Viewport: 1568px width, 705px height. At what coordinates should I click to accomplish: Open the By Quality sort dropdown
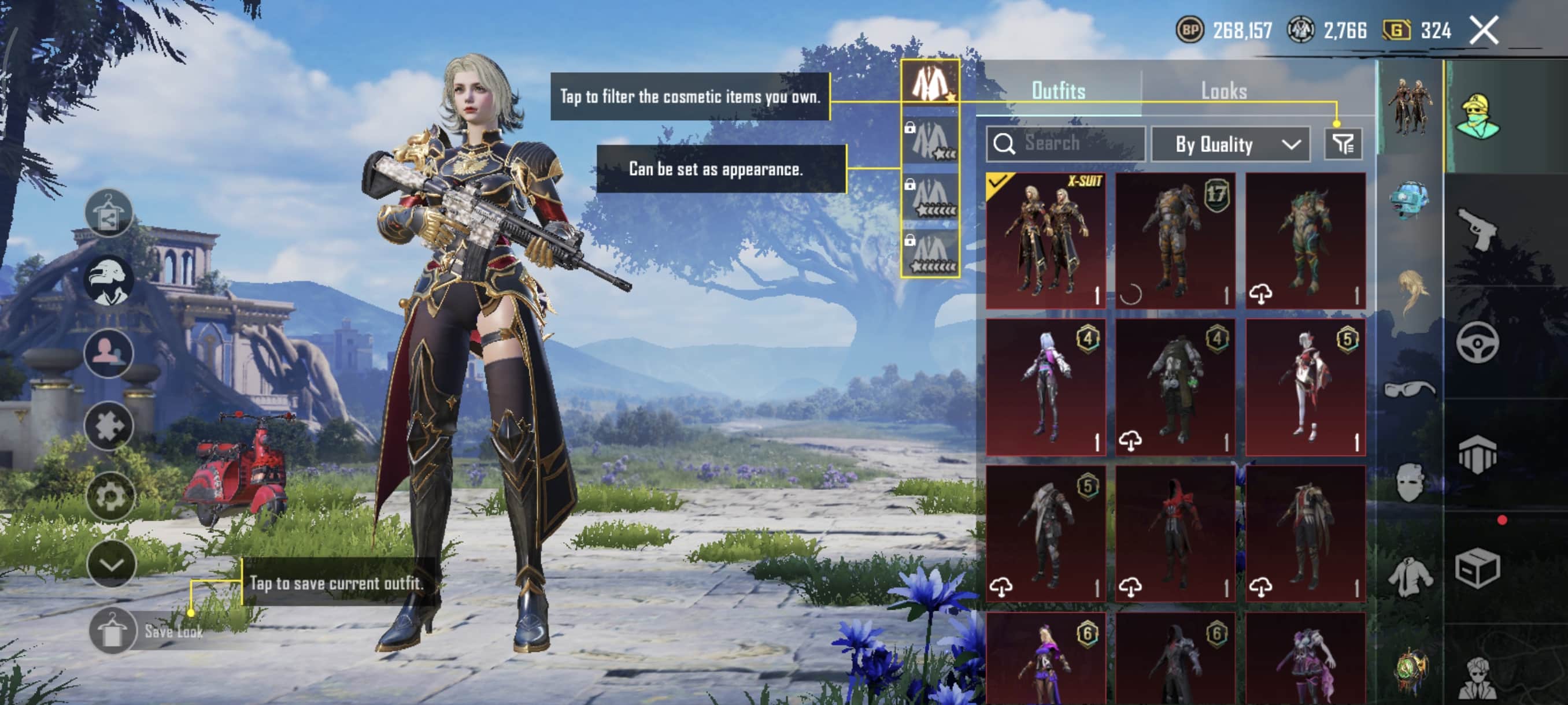(1230, 144)
